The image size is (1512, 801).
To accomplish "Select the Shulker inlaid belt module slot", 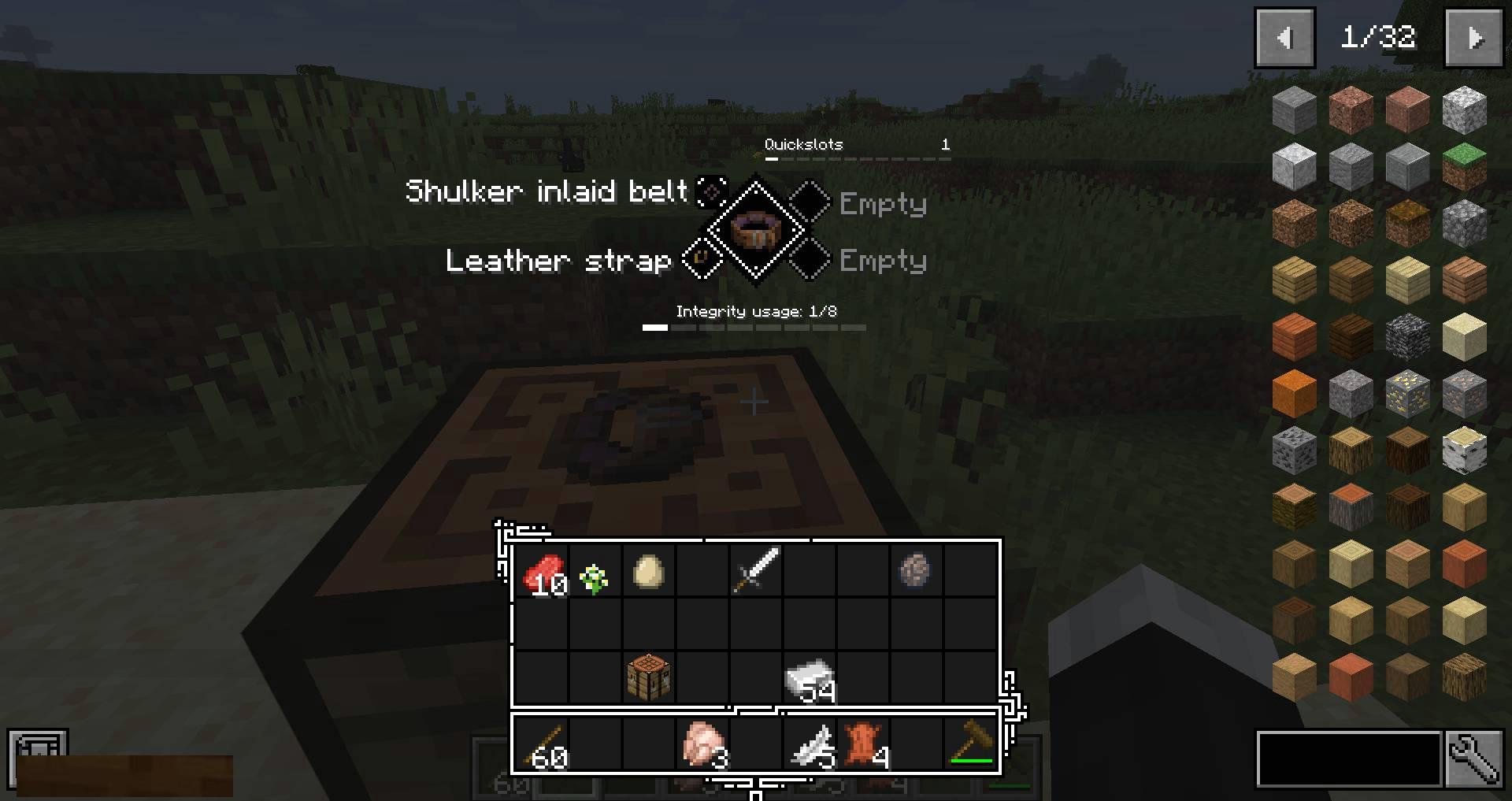I will pos(712,191).
